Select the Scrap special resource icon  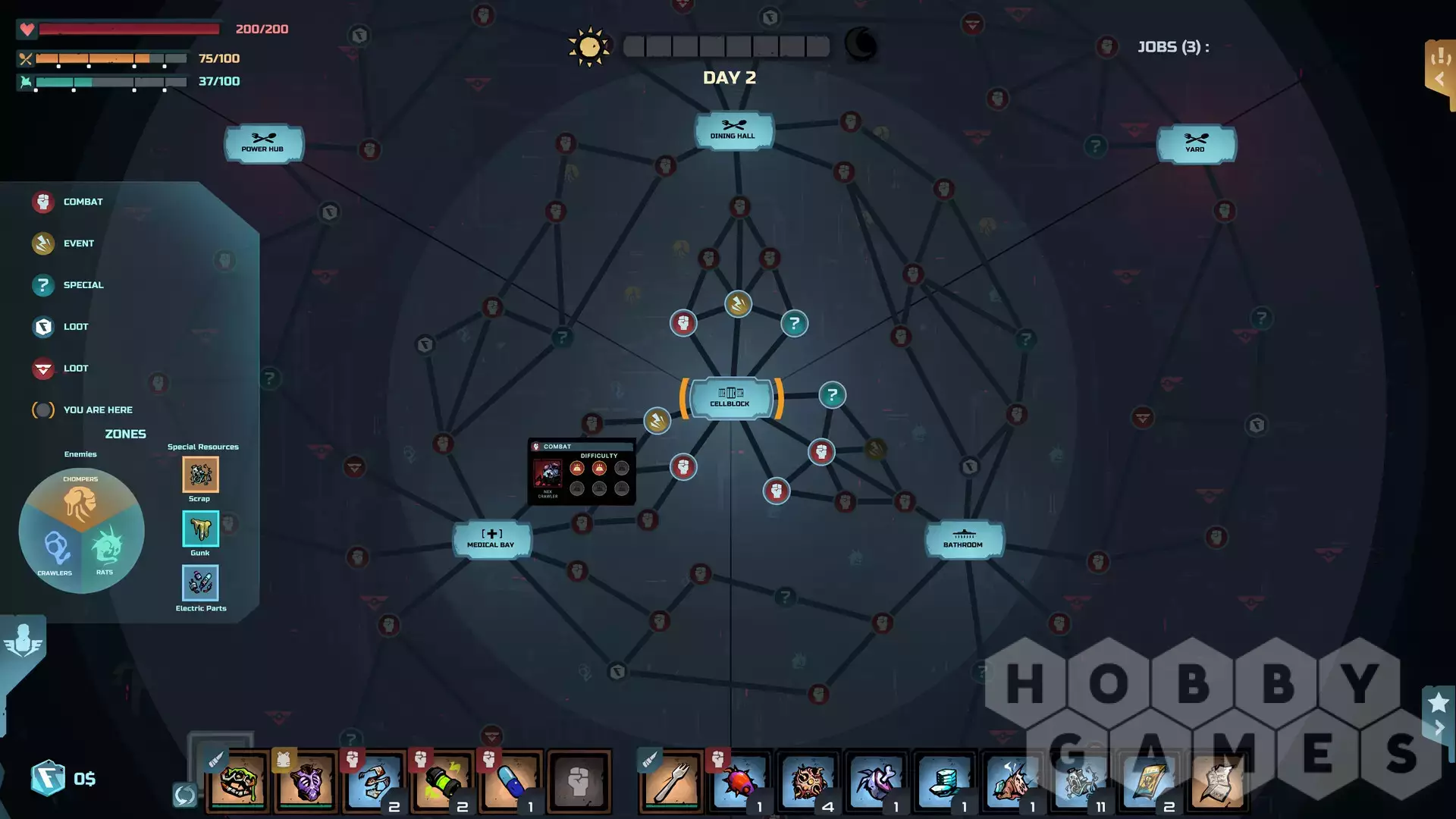[x=200, y=475]
